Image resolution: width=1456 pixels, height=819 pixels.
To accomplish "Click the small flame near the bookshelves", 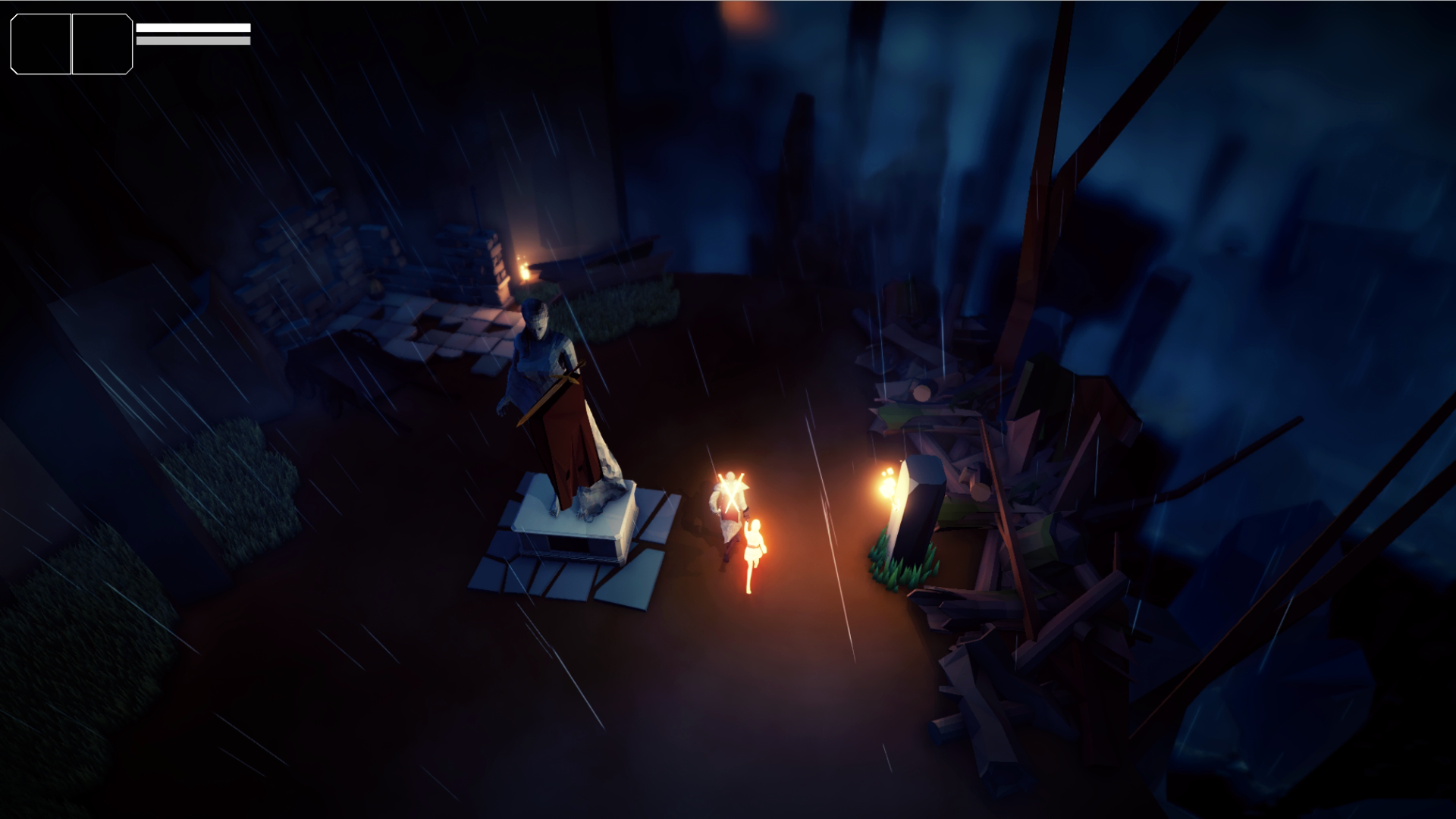I will click(x=525, y=270).
